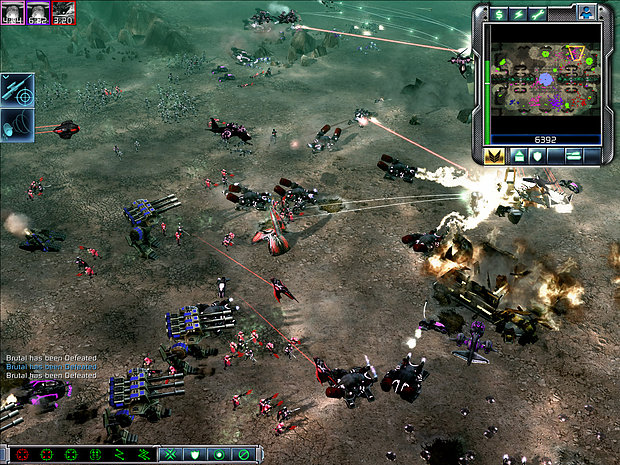
Task: Select the pink-bordered nuke timer icon
Action: pyautogui.click(x=13, y=12)
